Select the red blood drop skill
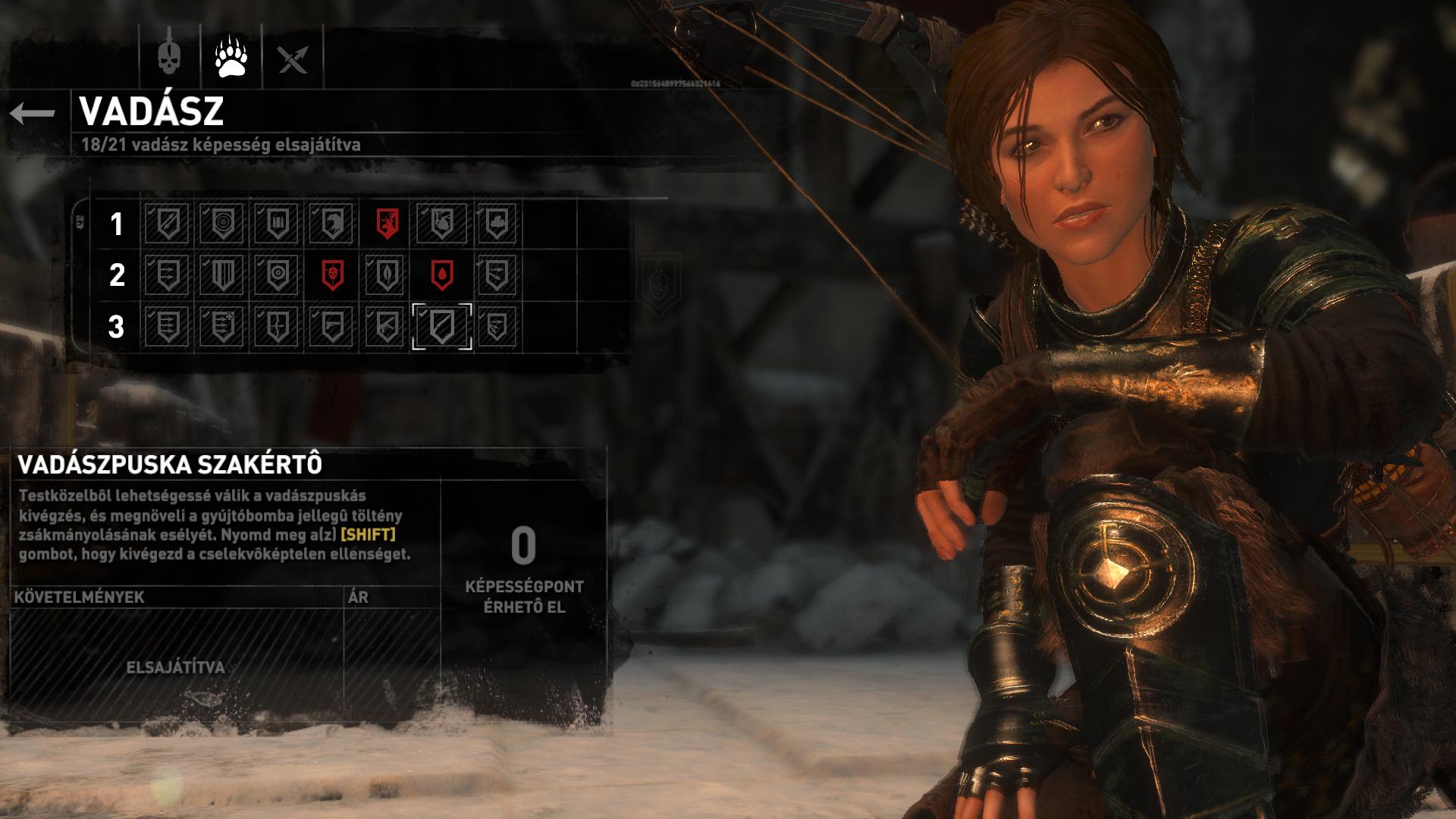This screenshot has height=819, width=1456. [442, 275]
